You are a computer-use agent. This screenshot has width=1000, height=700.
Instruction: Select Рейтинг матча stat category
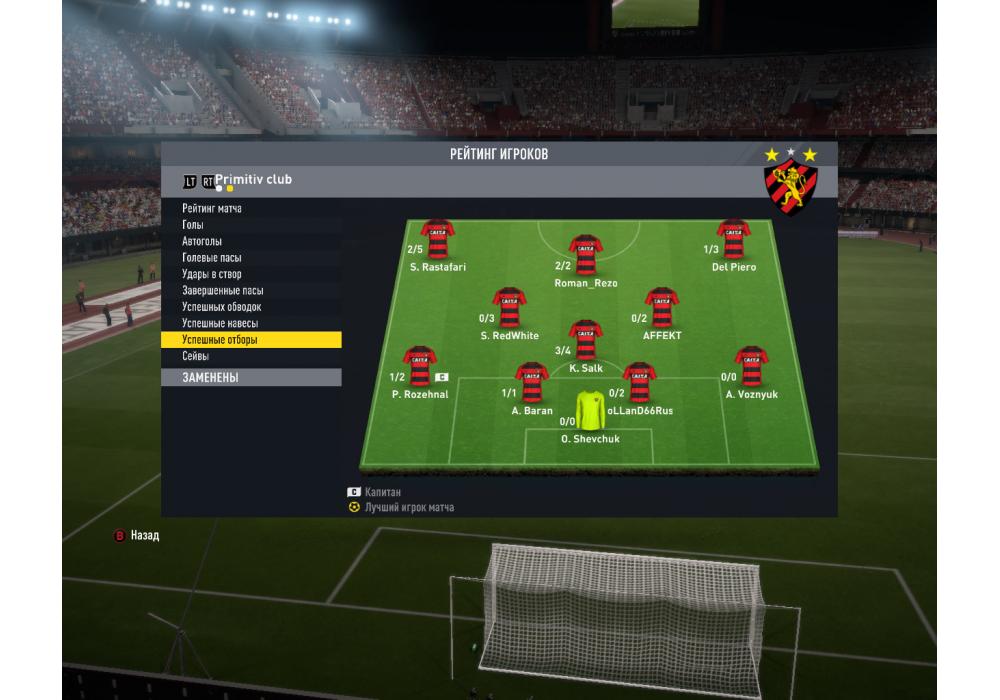(212, 209)
